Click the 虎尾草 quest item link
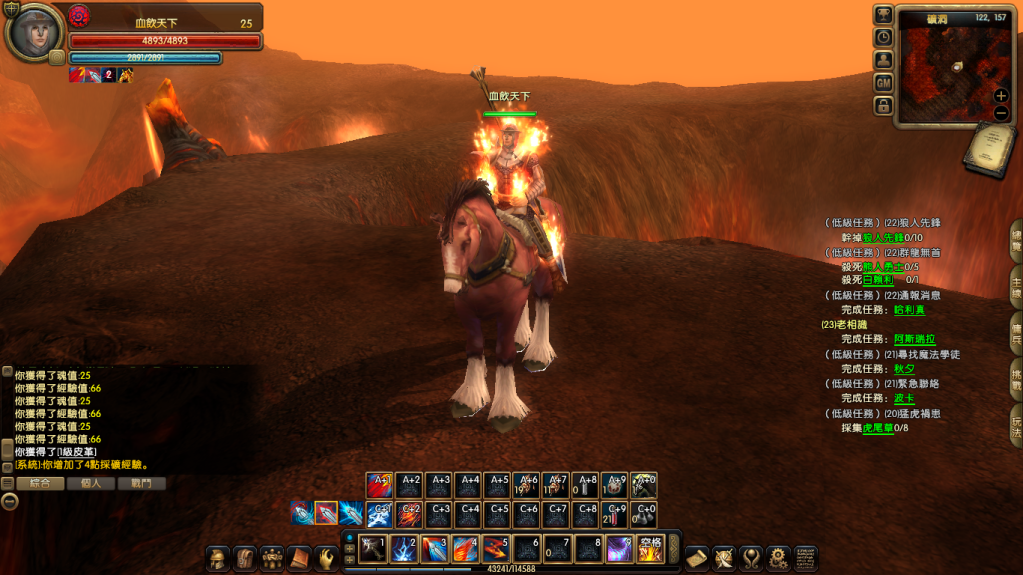This screenshot has width=1023, height=575. coord(878,428)
